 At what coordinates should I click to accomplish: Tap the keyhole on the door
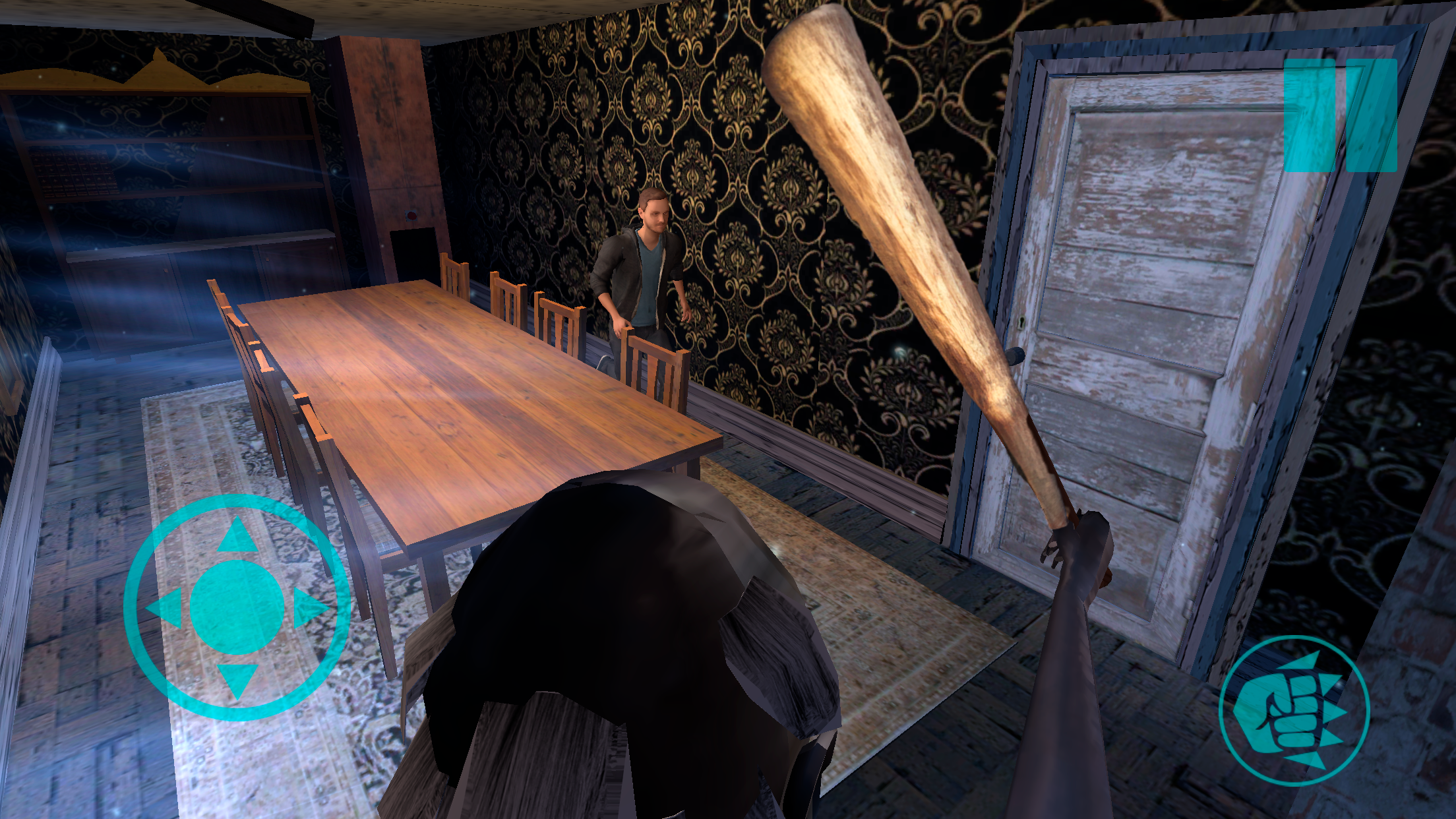[x=1021, y=322]
